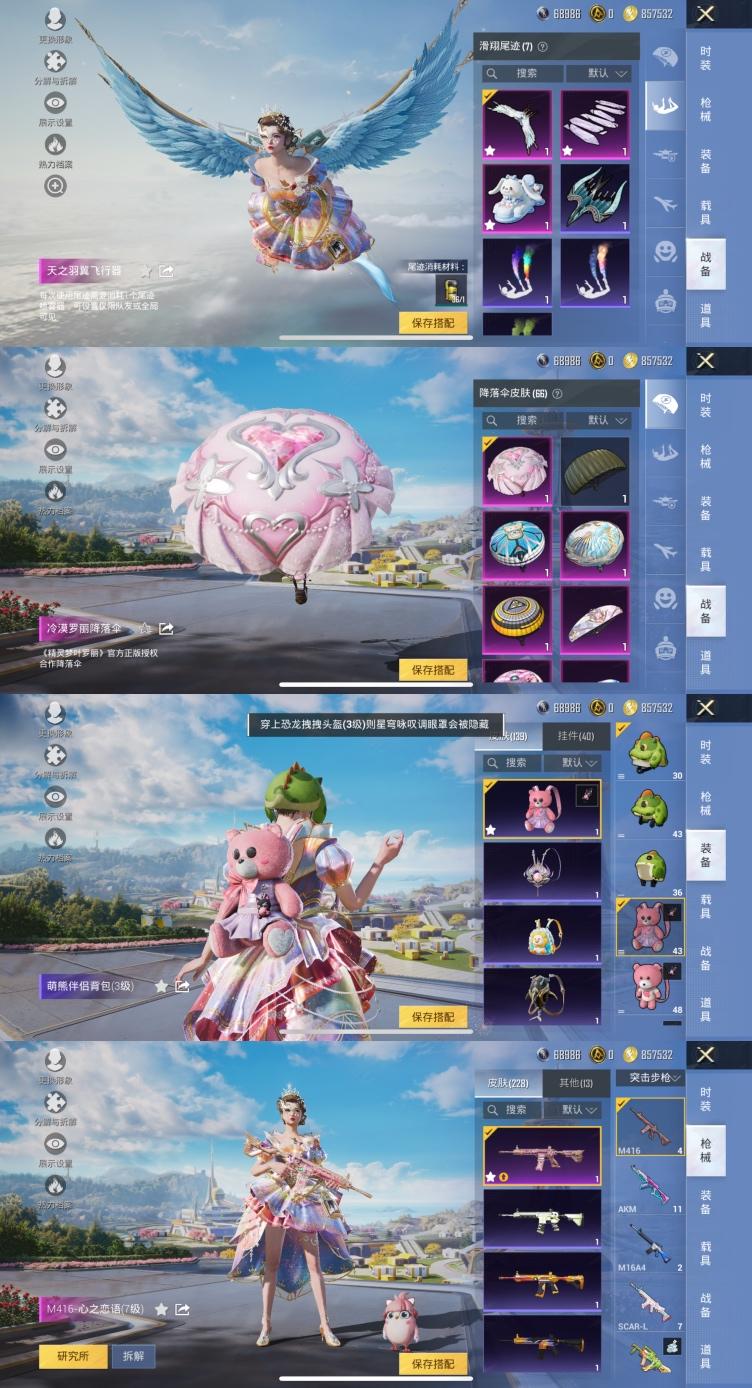Screen dimensions: 752x1388
Task: Select the white M416 skin
Action: pyautogui.click(x=542, y=1218)
